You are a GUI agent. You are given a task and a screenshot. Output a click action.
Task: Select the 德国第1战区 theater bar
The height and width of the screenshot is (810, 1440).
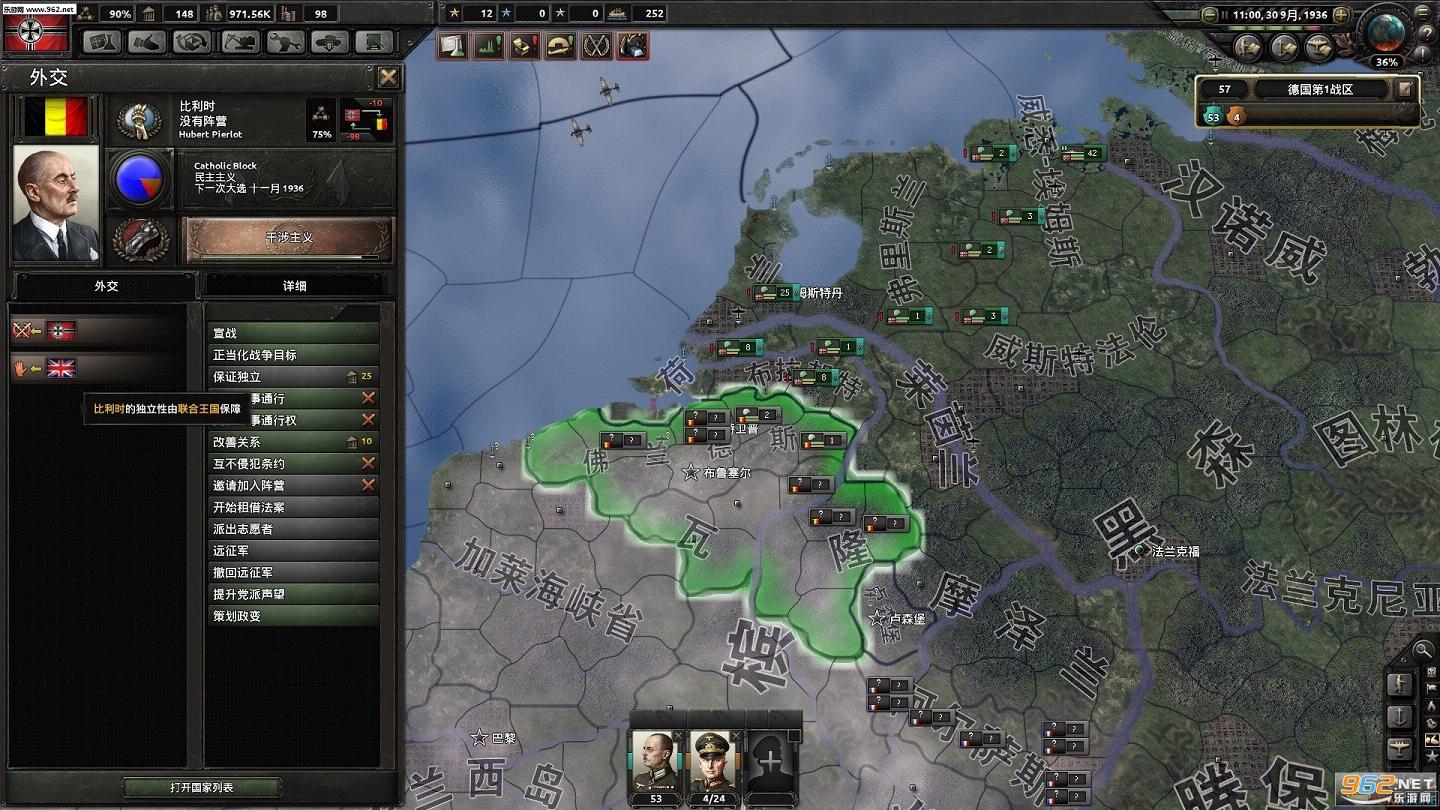(1320, 89)
